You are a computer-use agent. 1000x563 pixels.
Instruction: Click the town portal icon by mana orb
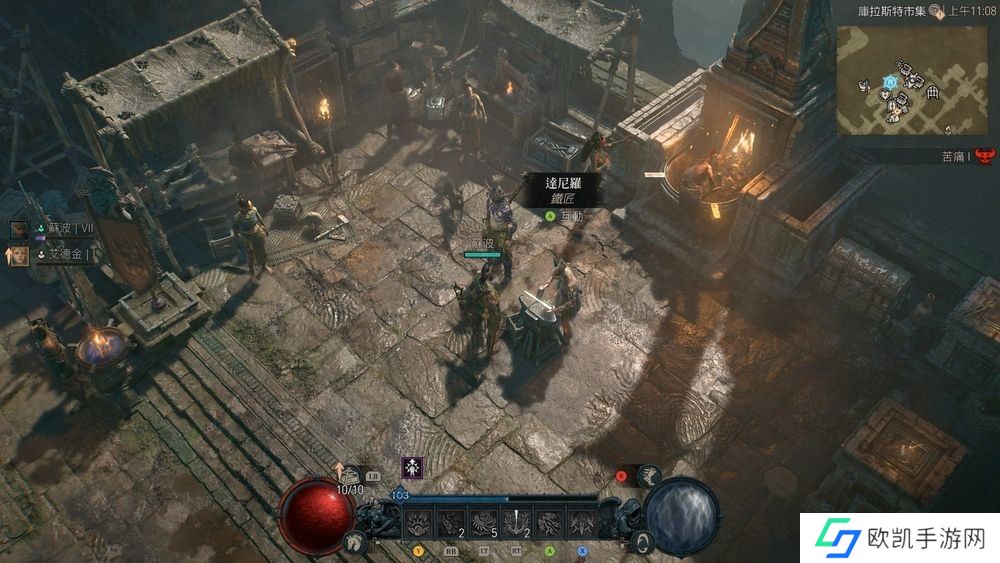(x=645, y=541)
